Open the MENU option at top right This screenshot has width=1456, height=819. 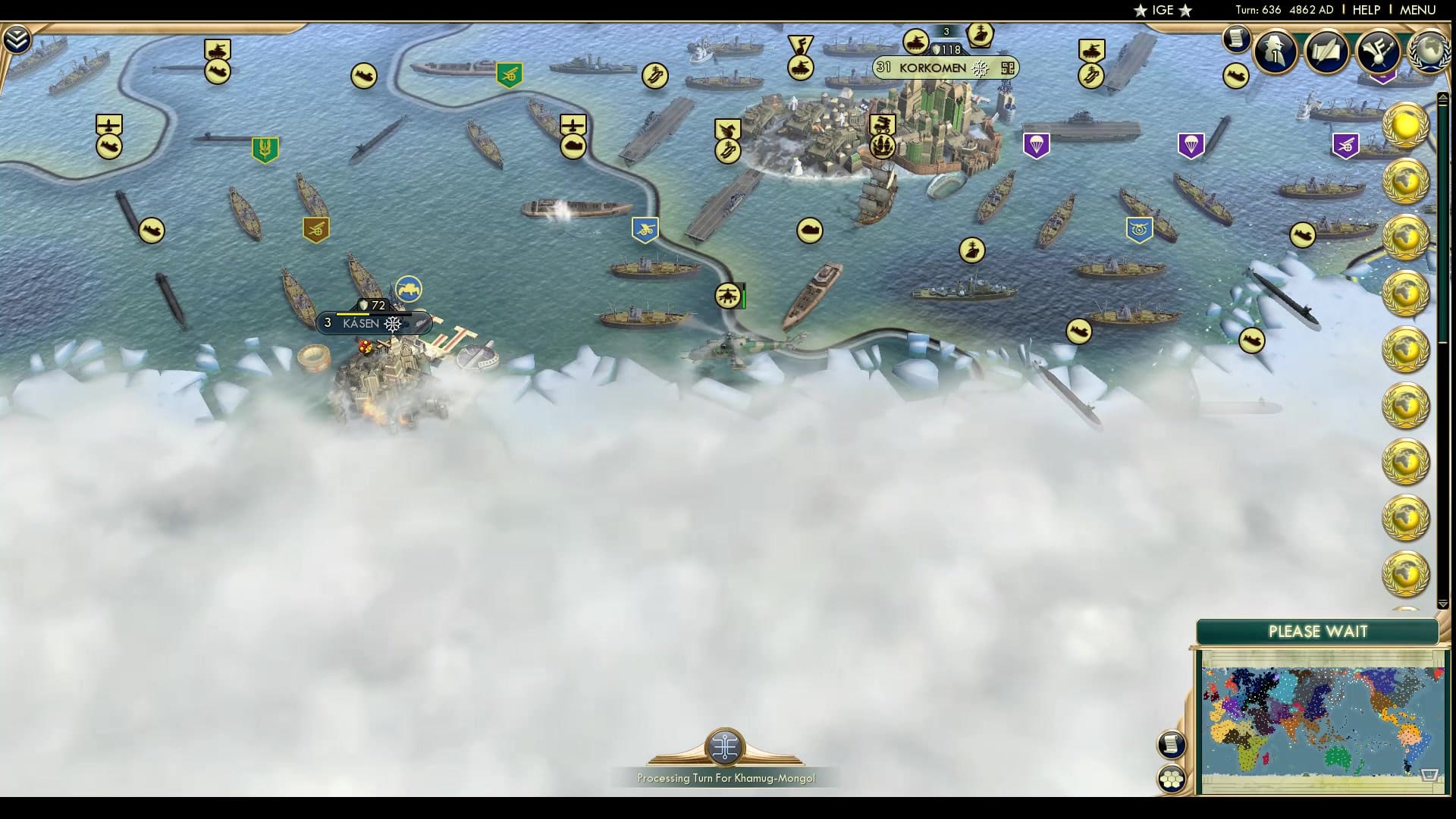[1417, 10]
